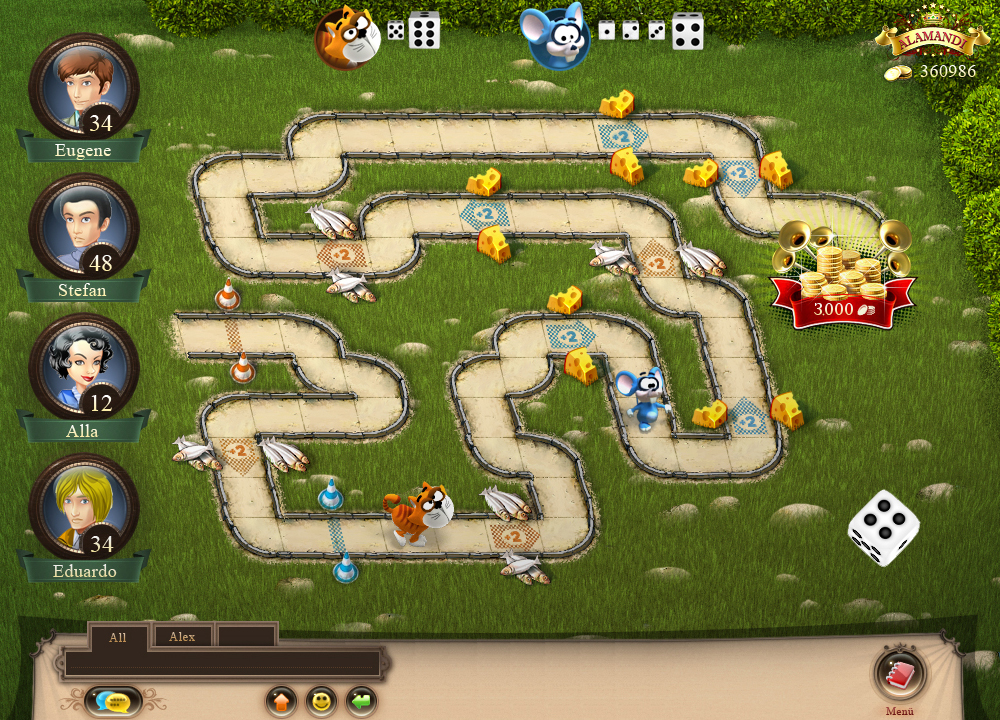Select Stefan's player portrait
The height and width of the screenshot is (720, 1000).
pos(83,228)
